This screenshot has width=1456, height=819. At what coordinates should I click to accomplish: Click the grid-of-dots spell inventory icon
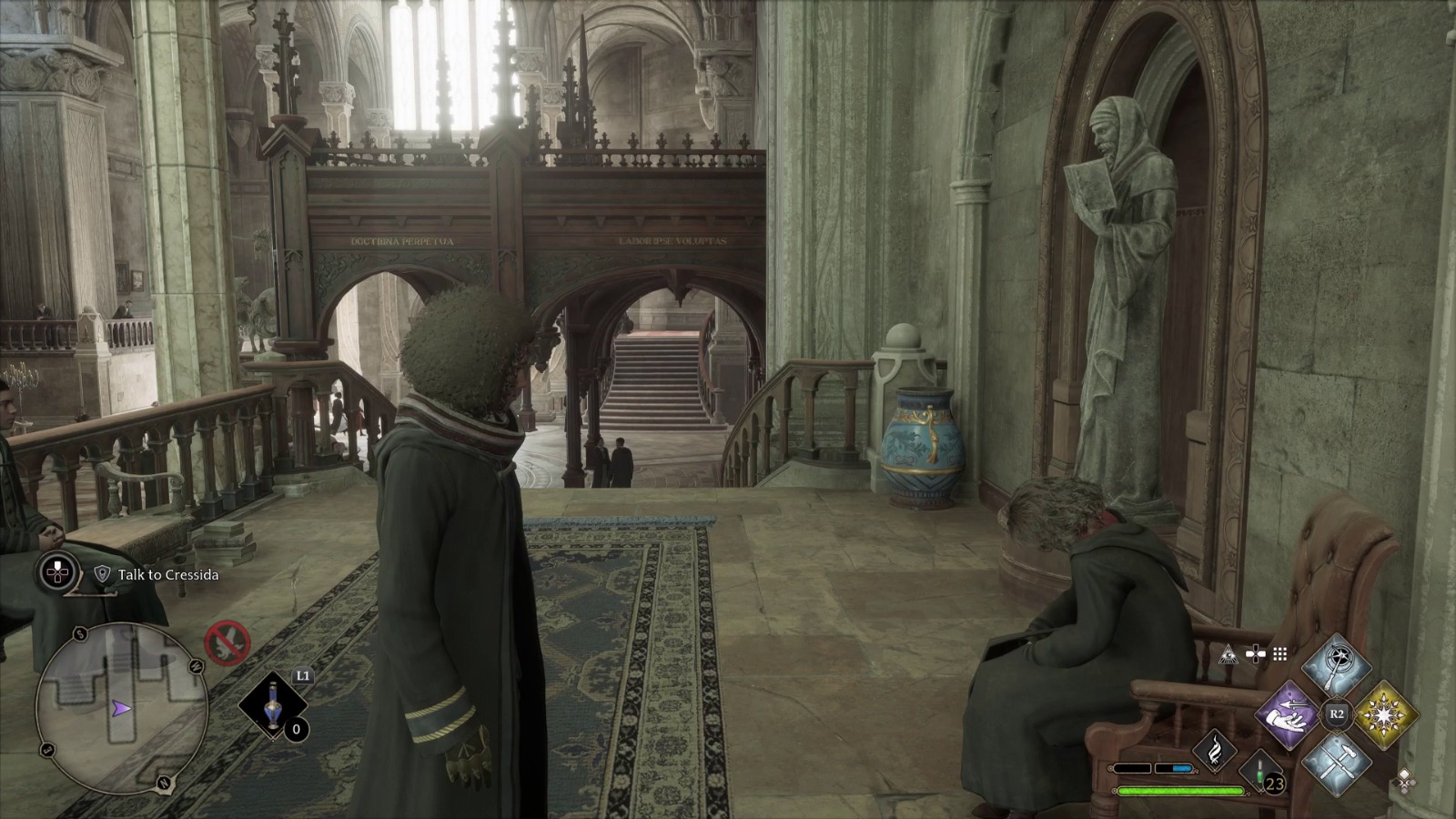click(1279, 655)
